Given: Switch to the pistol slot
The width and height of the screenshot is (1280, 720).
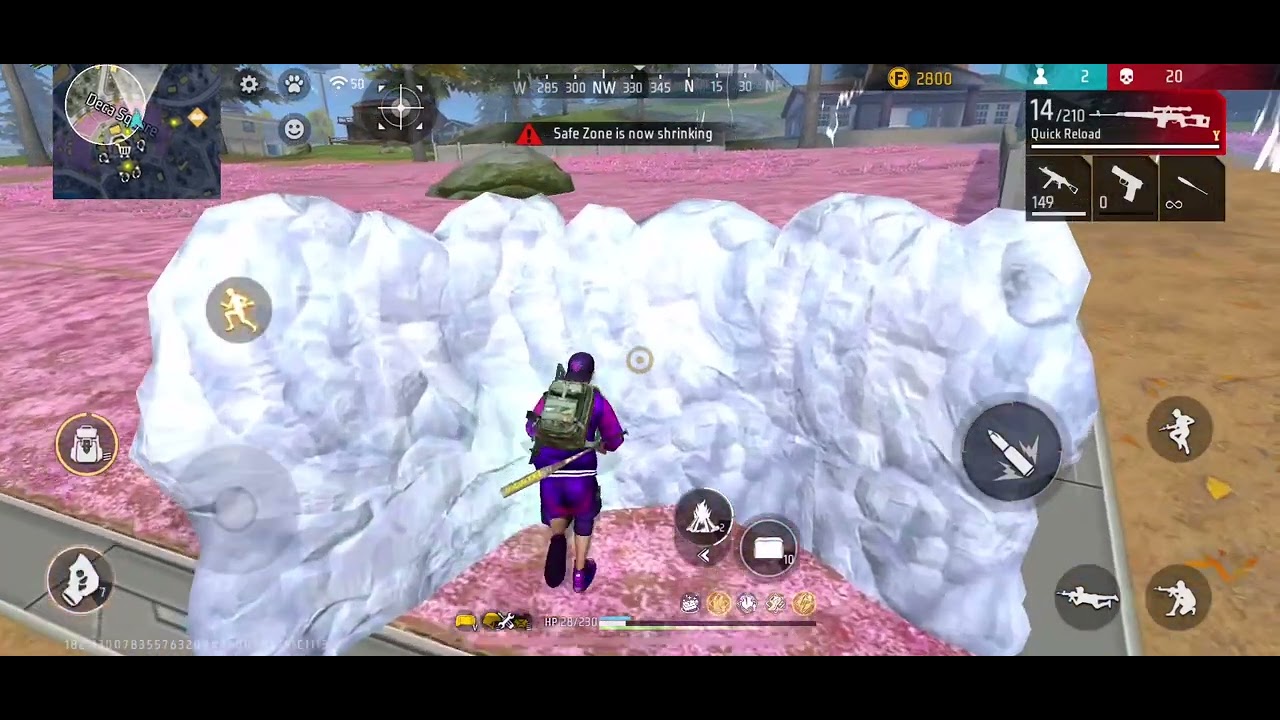Looking at the screenshot, I should tap(1125, 188).
